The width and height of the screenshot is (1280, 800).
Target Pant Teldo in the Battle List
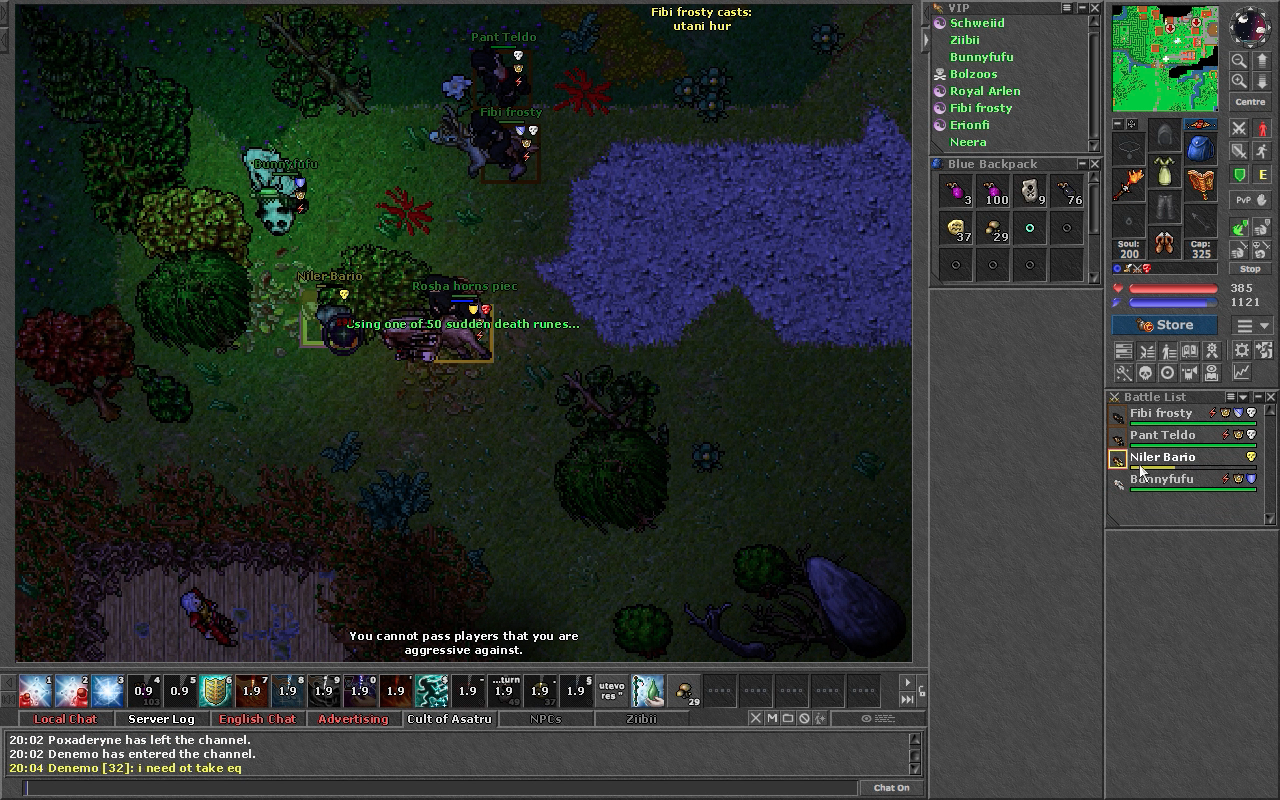[1162, 435]
